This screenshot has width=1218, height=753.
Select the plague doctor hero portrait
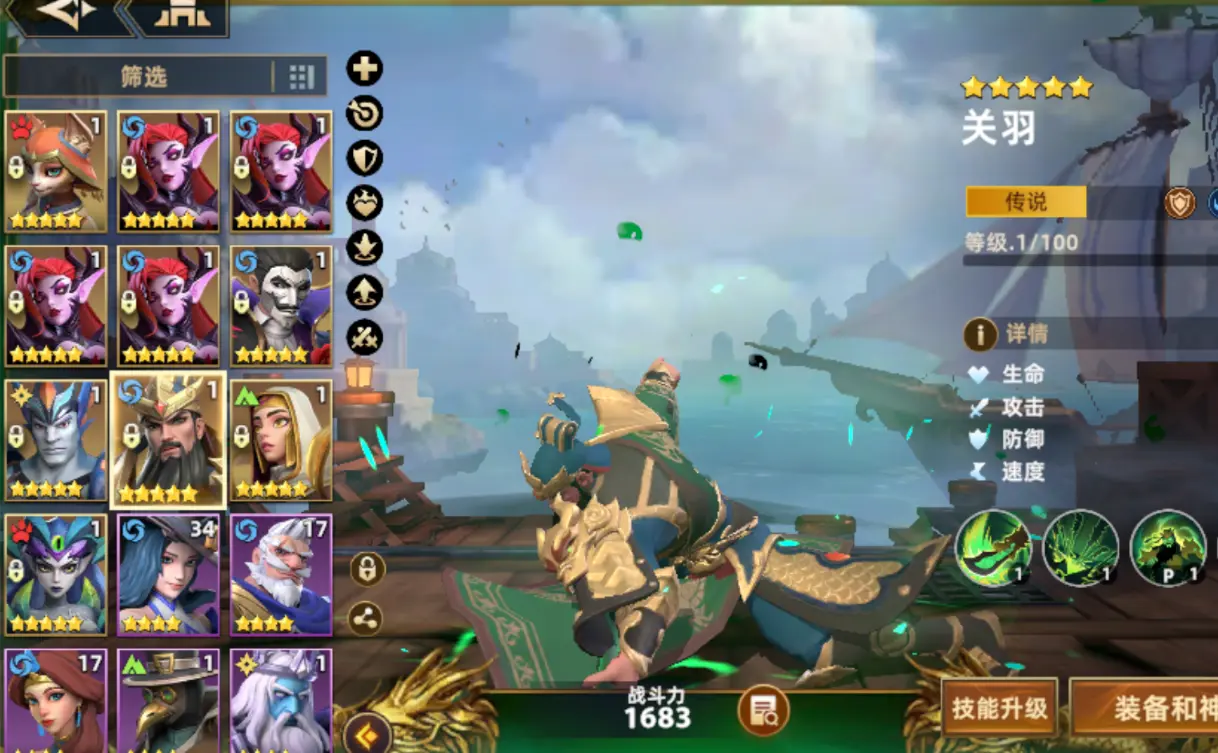click(169, 700)
